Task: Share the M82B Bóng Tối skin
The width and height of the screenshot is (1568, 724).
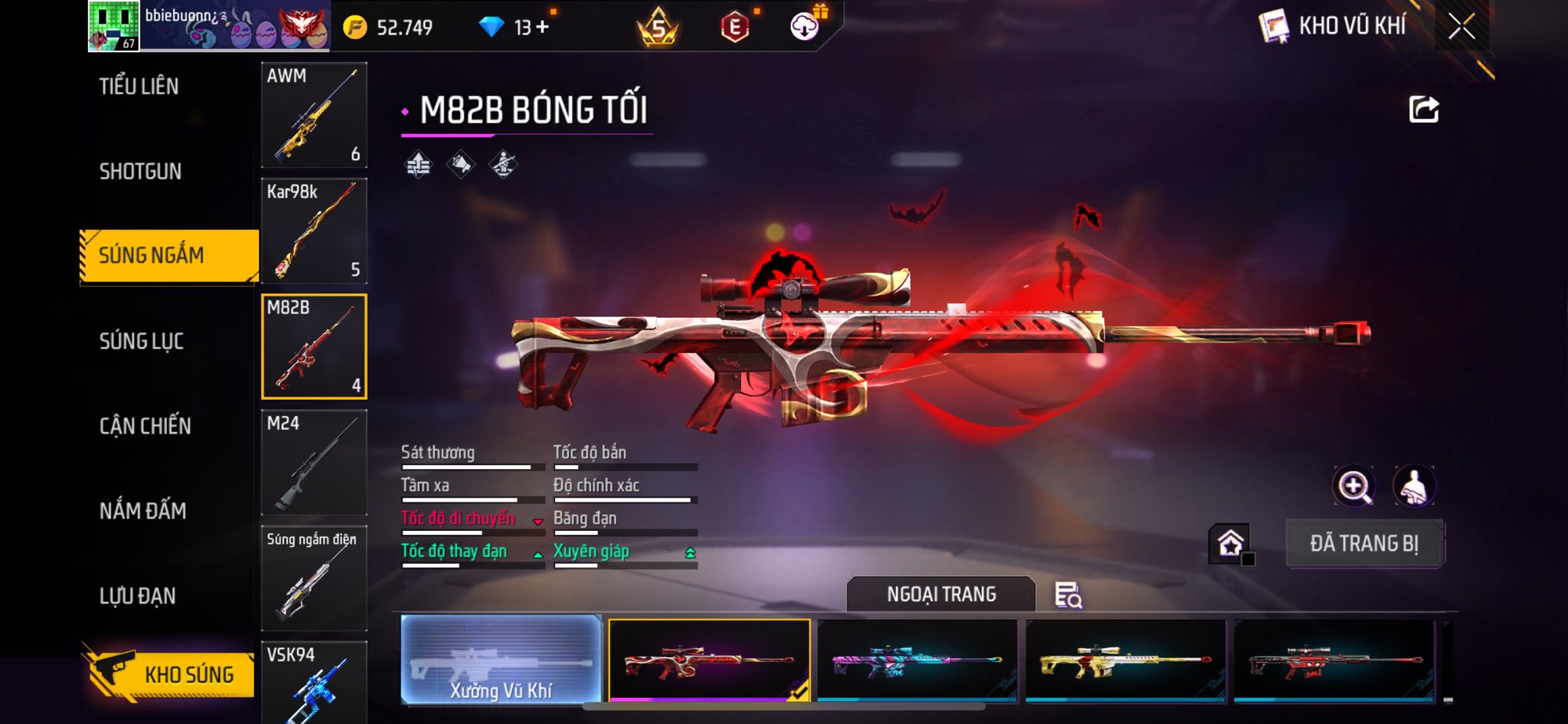Action: (1423, 110)
